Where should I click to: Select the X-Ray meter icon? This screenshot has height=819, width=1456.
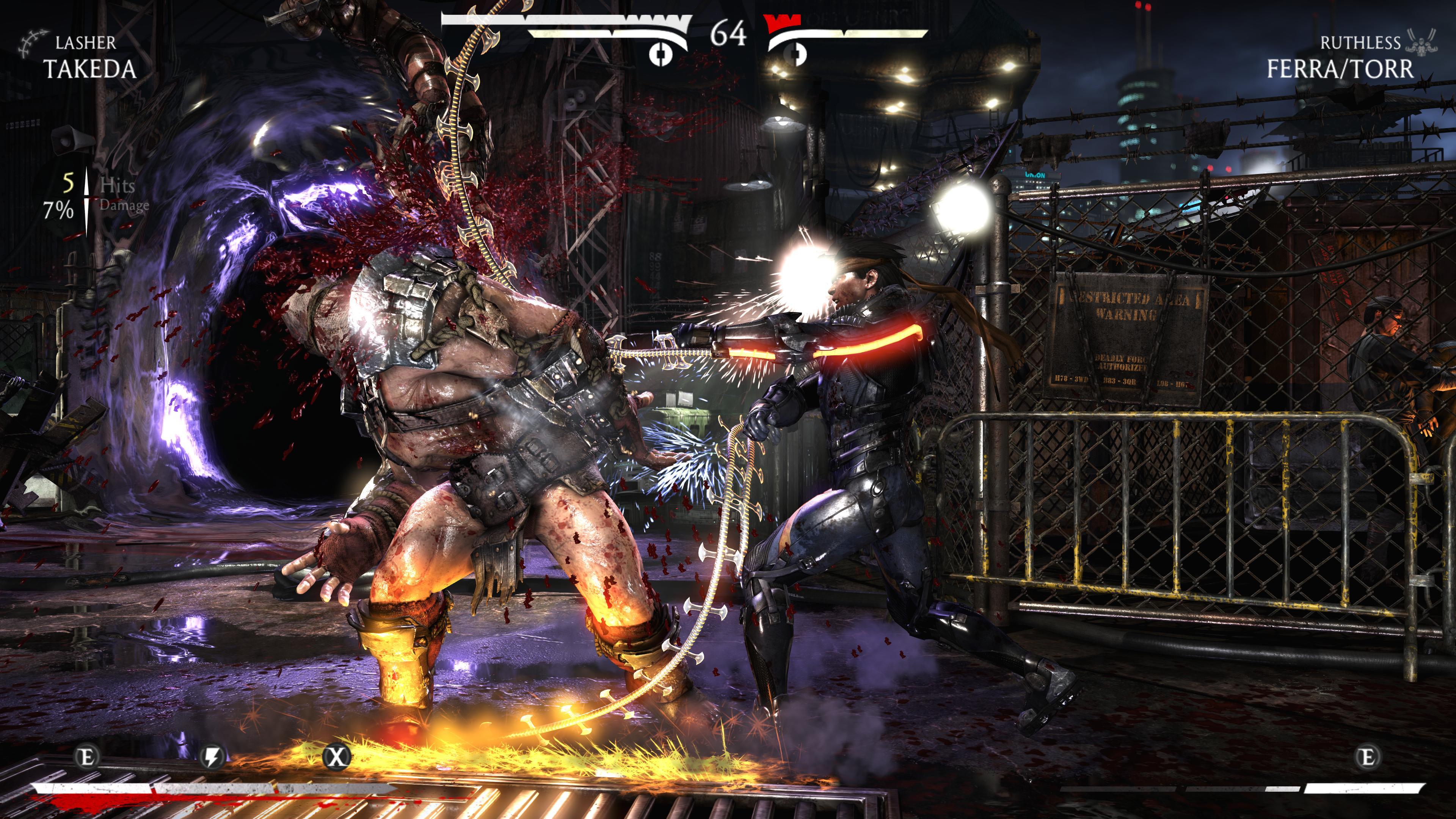(x=336, y=756)
